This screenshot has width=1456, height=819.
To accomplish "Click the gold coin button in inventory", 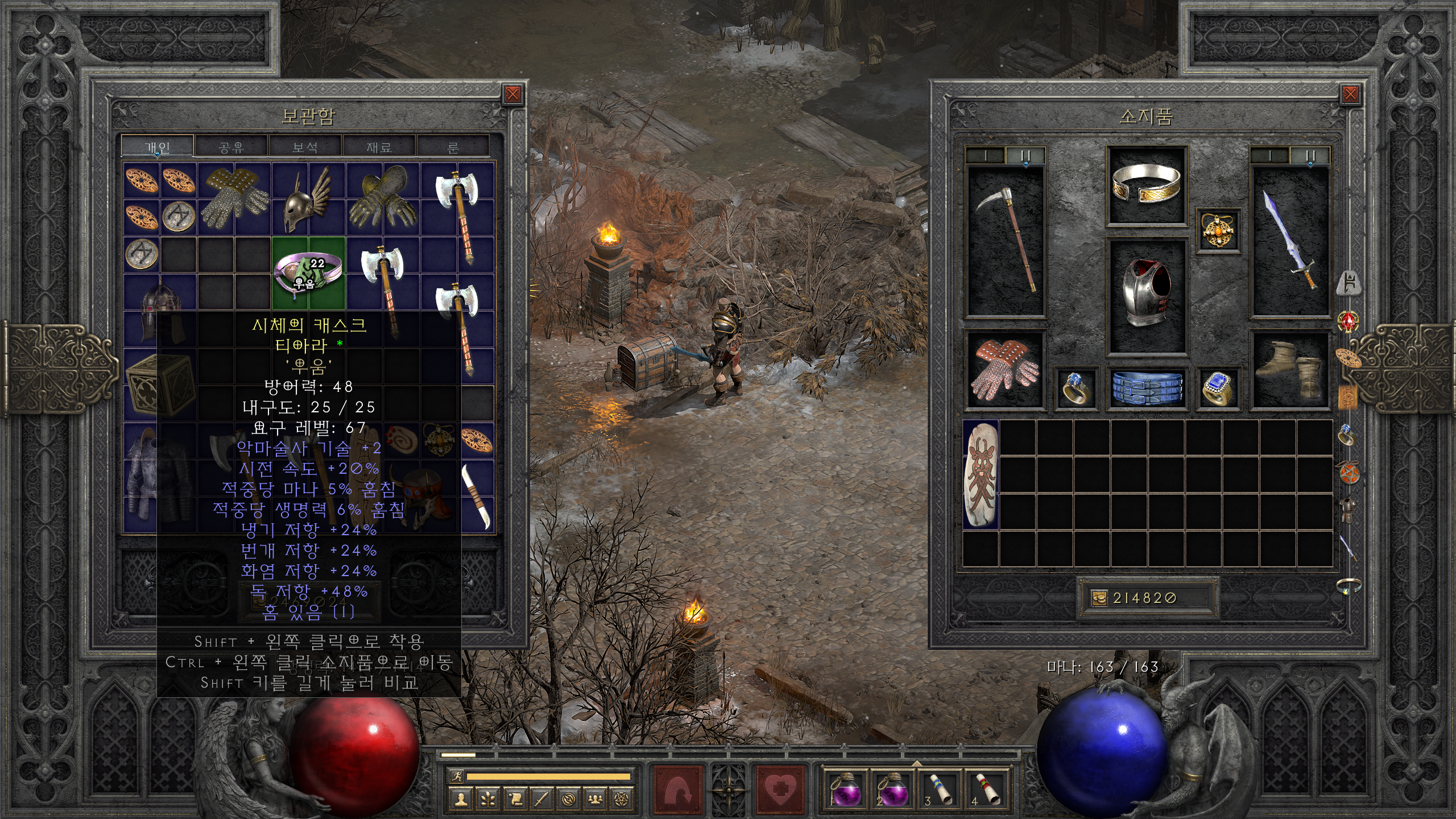I will pyautogui.click(x=1099, y=598).
